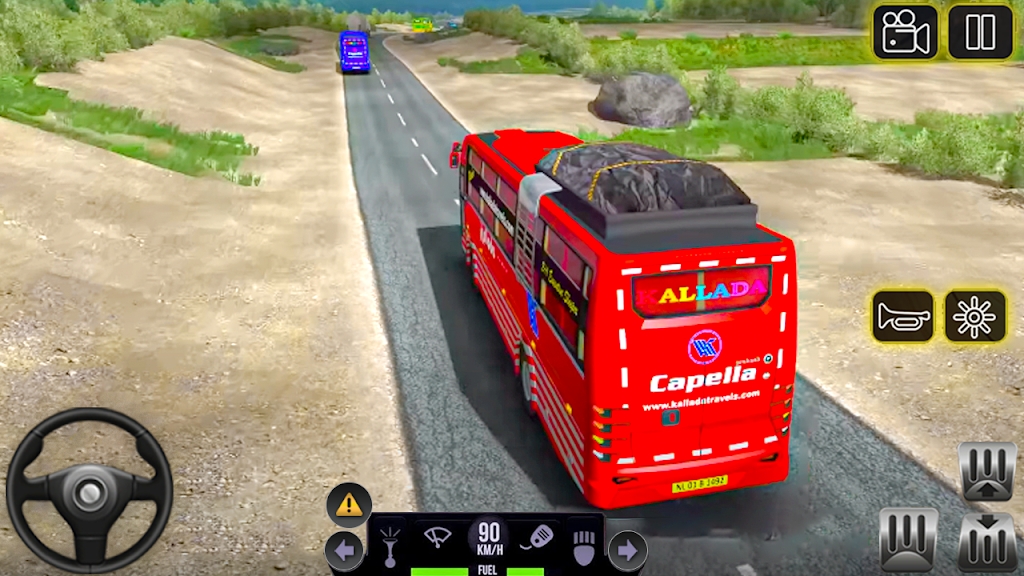Activate the left turn indicator arrow
Image resolution: width=1024 pixels, height=576 pixels.
pyautogui.click(x=343, y=550)
